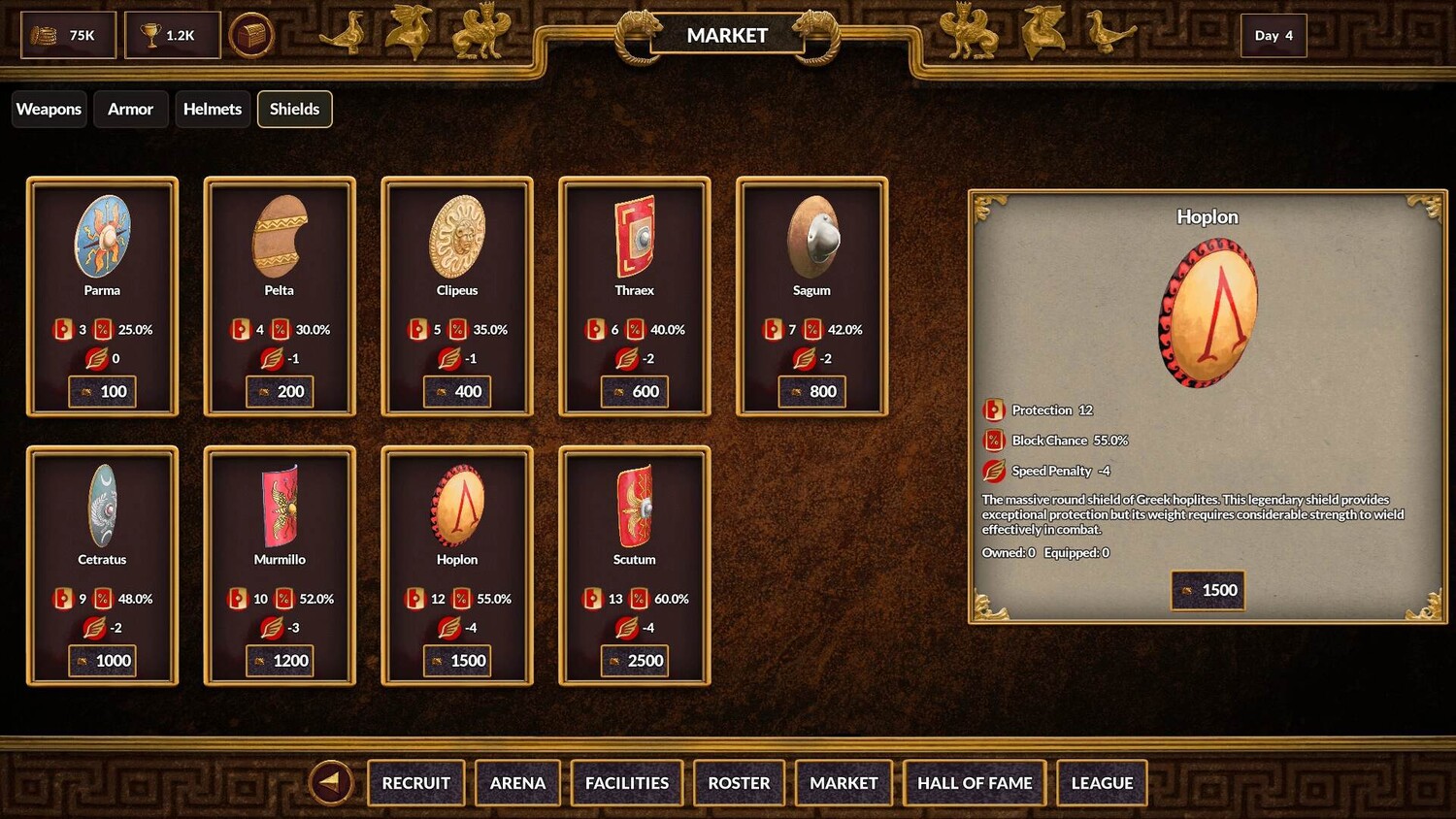
Task: Open the Facilities screen
Action: click(627, 783)
